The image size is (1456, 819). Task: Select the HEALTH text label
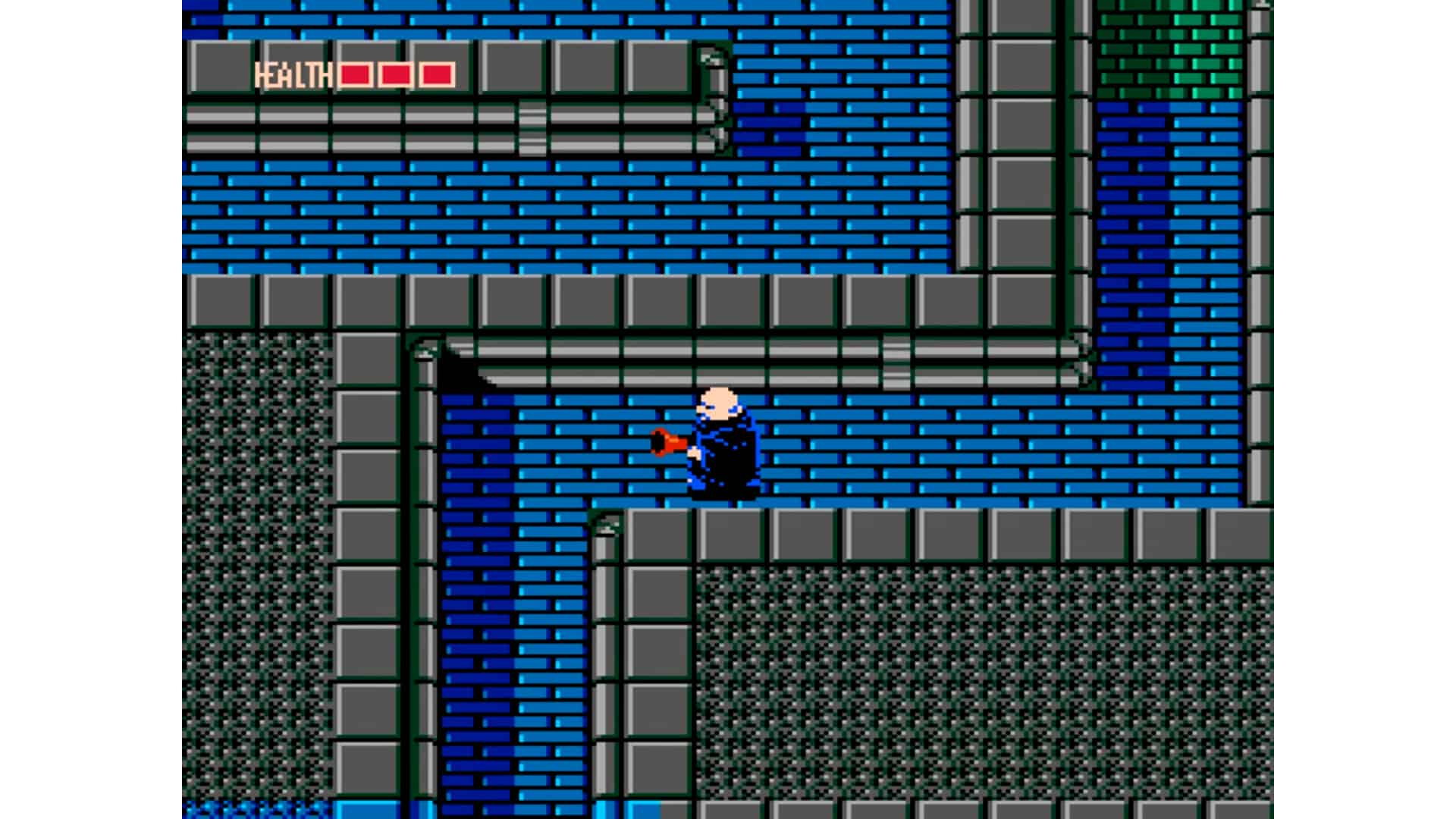pos(294,74)
